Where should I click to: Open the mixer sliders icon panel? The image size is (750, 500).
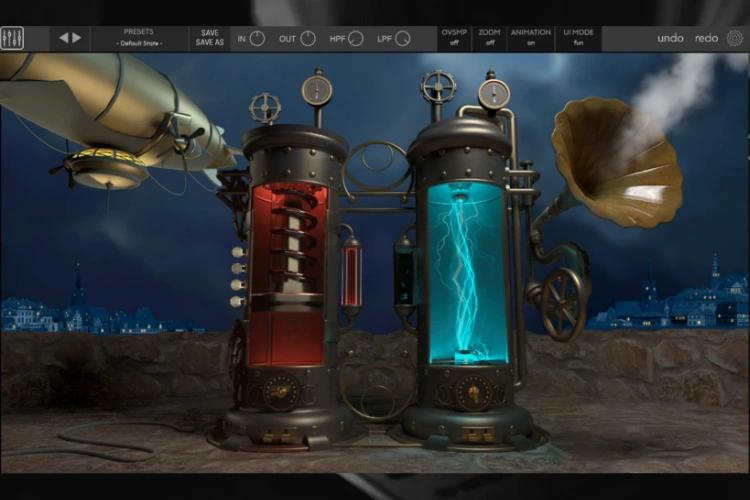pyautogui.click(x=13, y=39)
